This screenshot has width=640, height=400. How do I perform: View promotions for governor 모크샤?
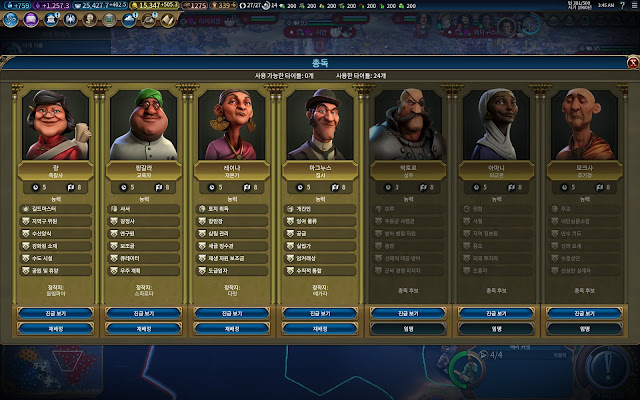click(x=583, y=313)
